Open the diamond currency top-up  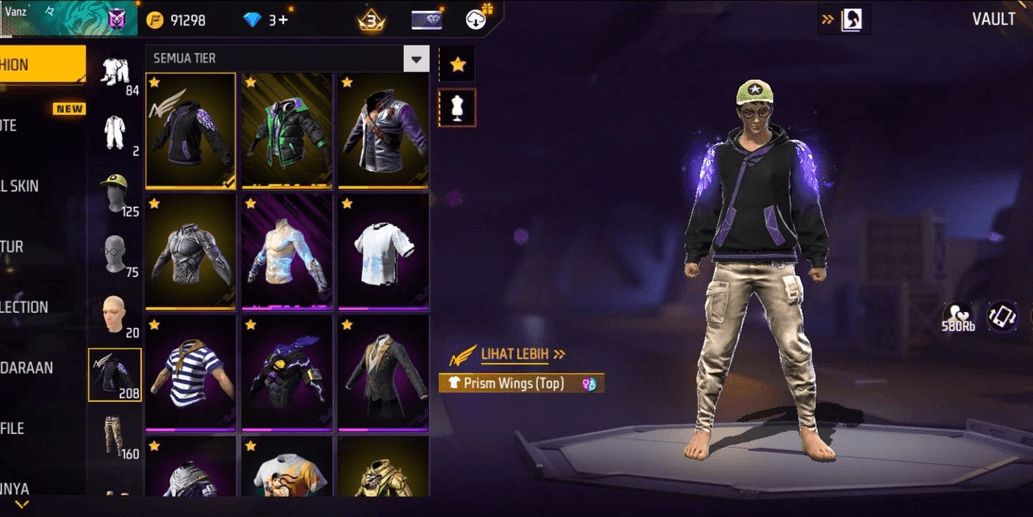tap(267, 20)
